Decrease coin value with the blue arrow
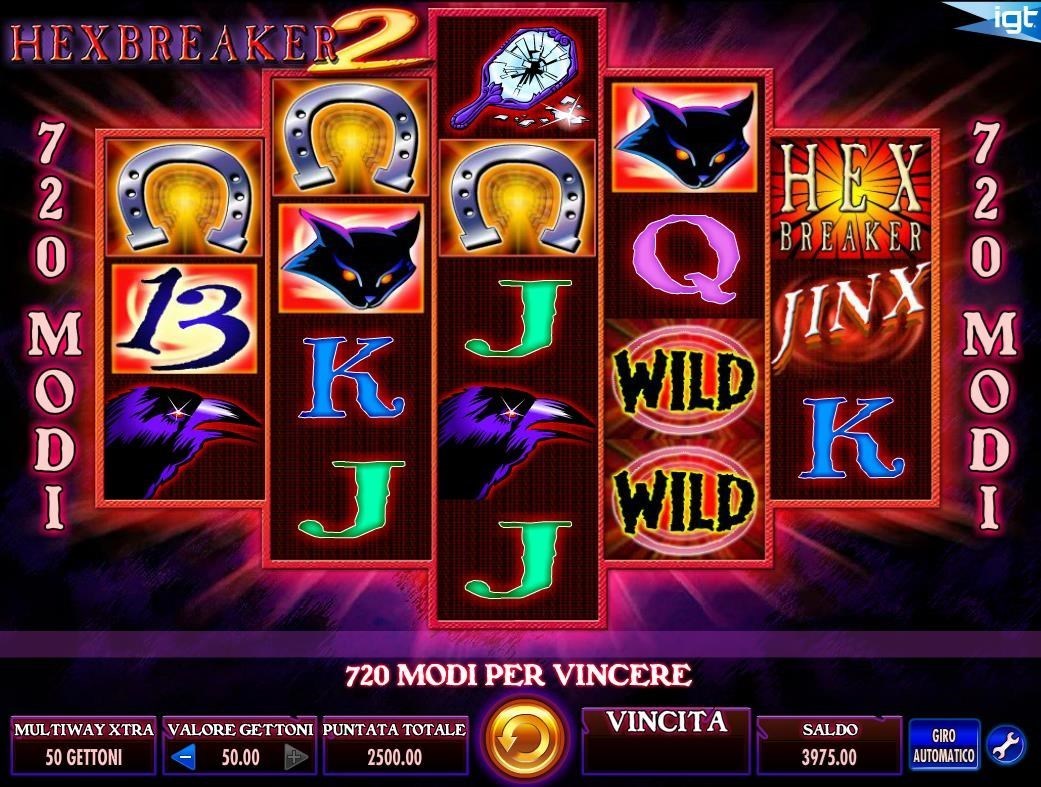The image size is (1041, 787). coord(183,757)
